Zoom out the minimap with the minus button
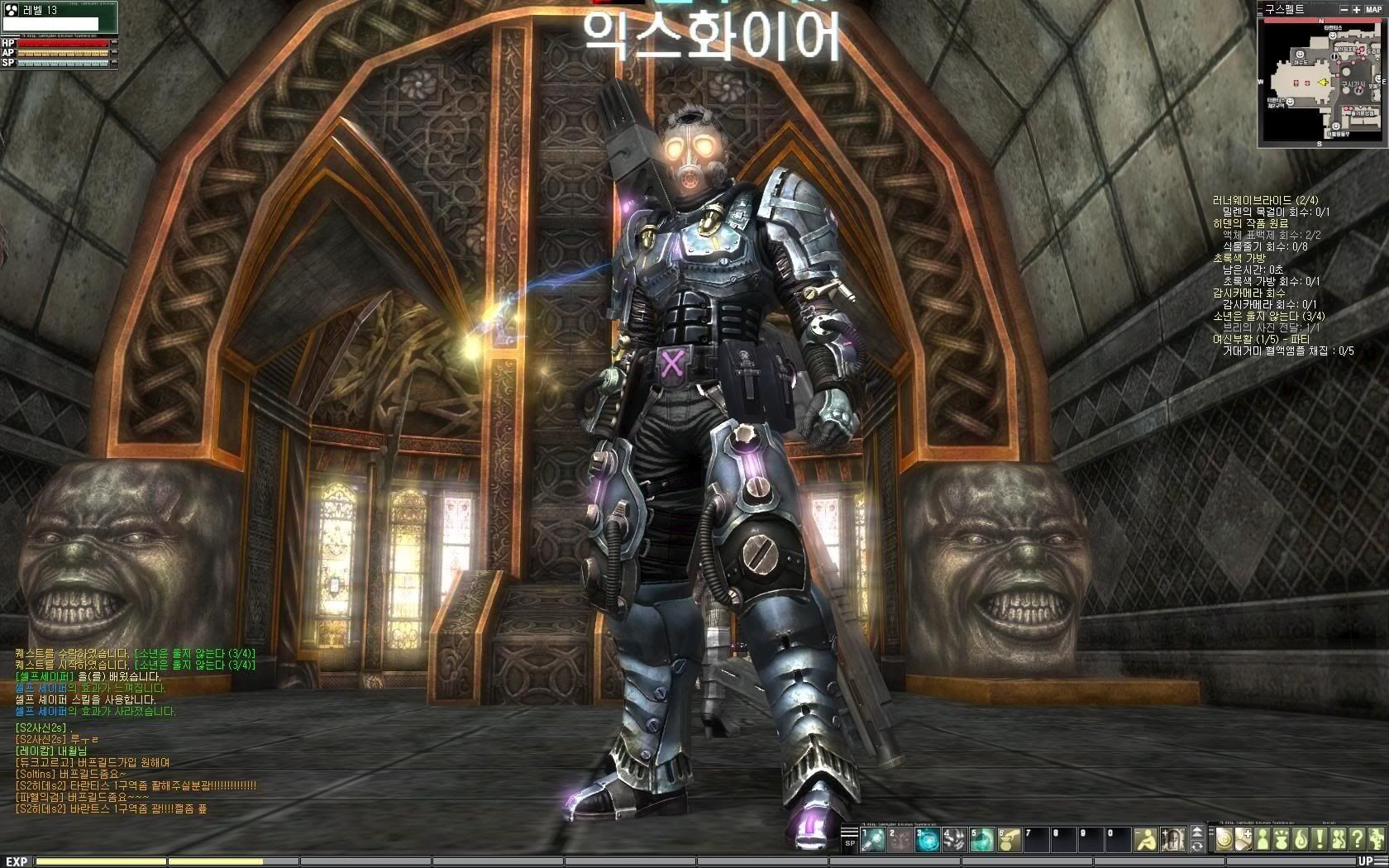The image size is (1389, 868). point(1344,9)
